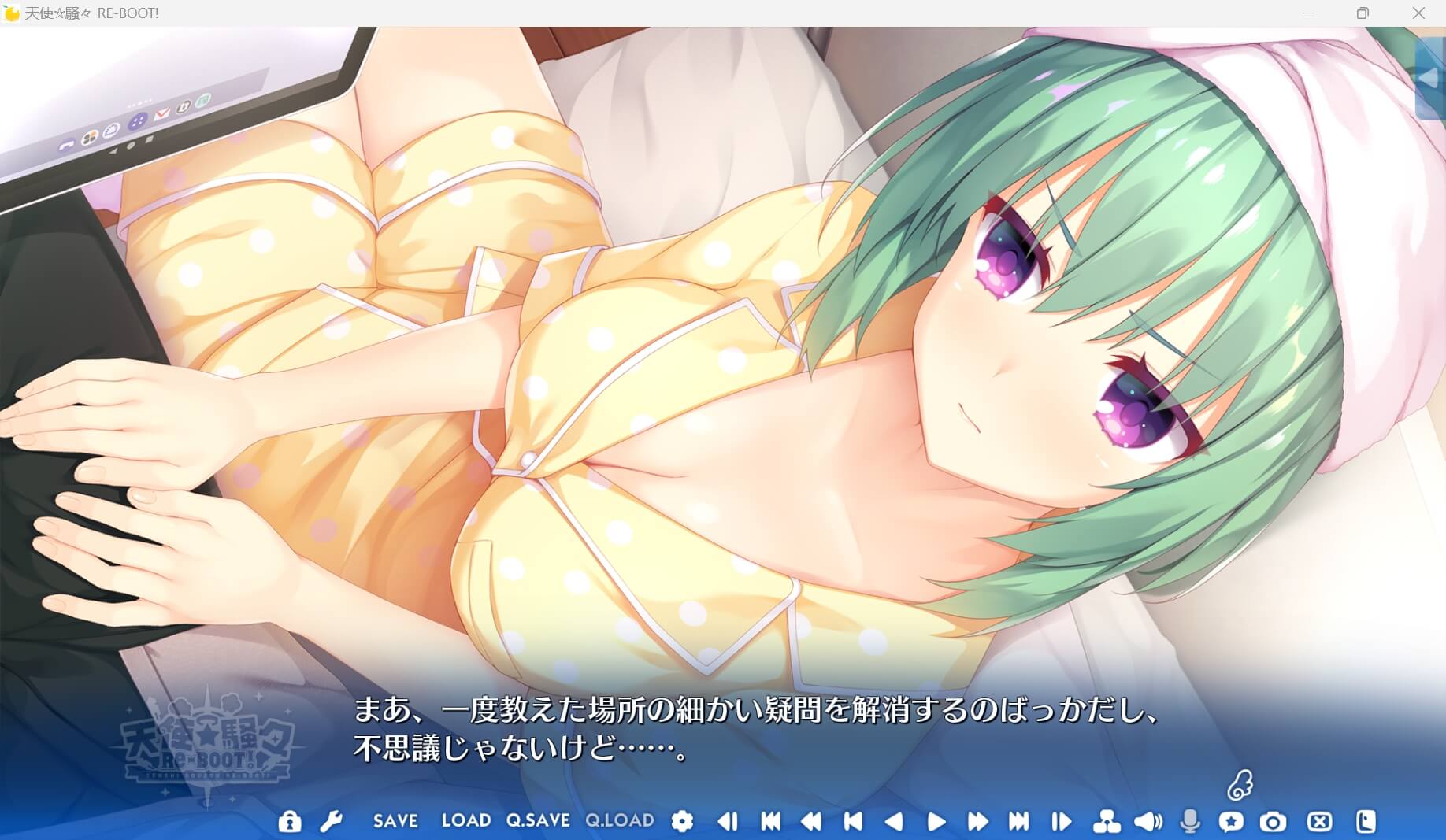This screenshot has width=1446, height=840.
Task: Mute audio with the speaker icon
Action: pos(1148,820)
